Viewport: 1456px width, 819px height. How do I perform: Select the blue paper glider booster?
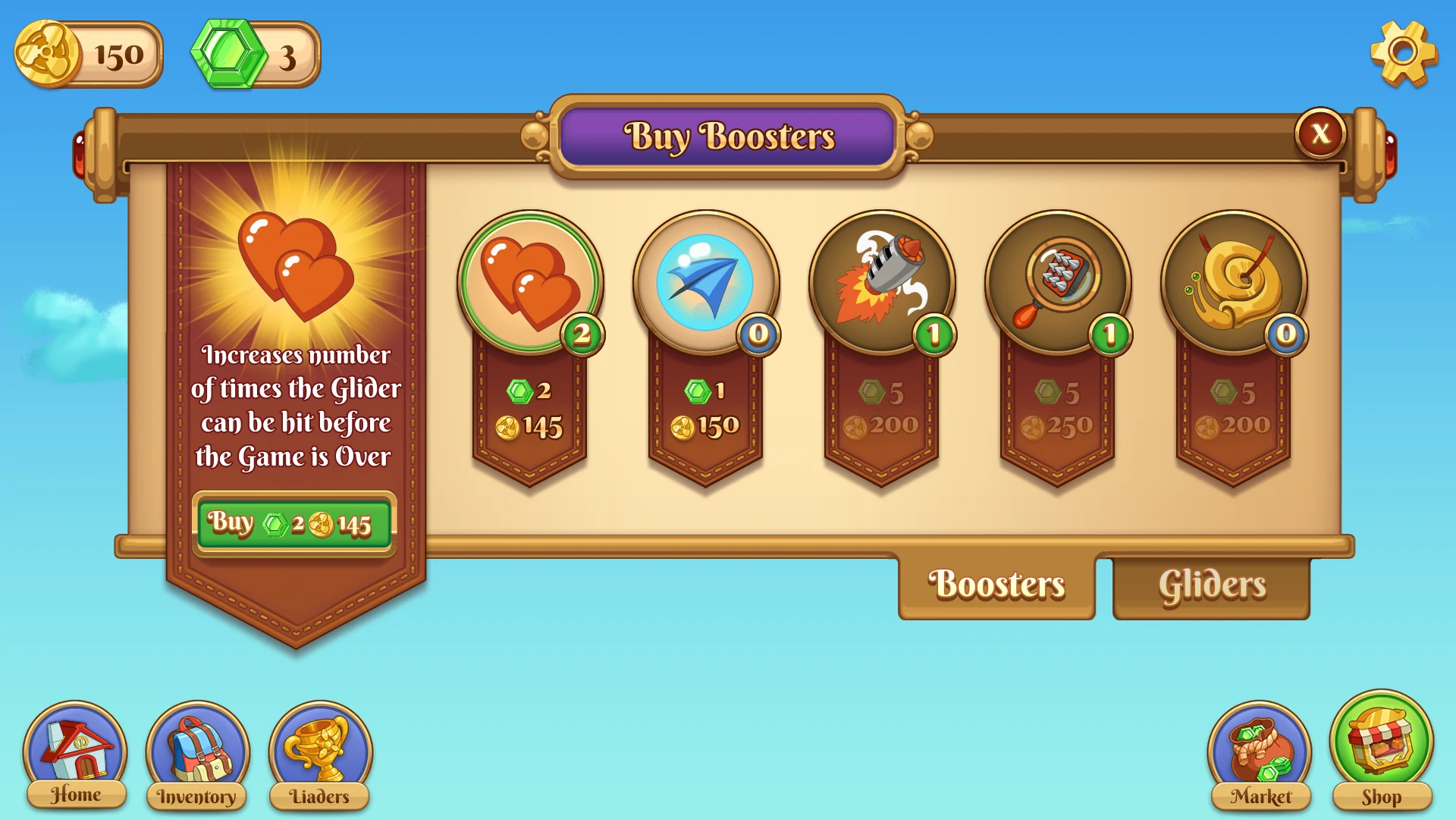pos(706,282)
